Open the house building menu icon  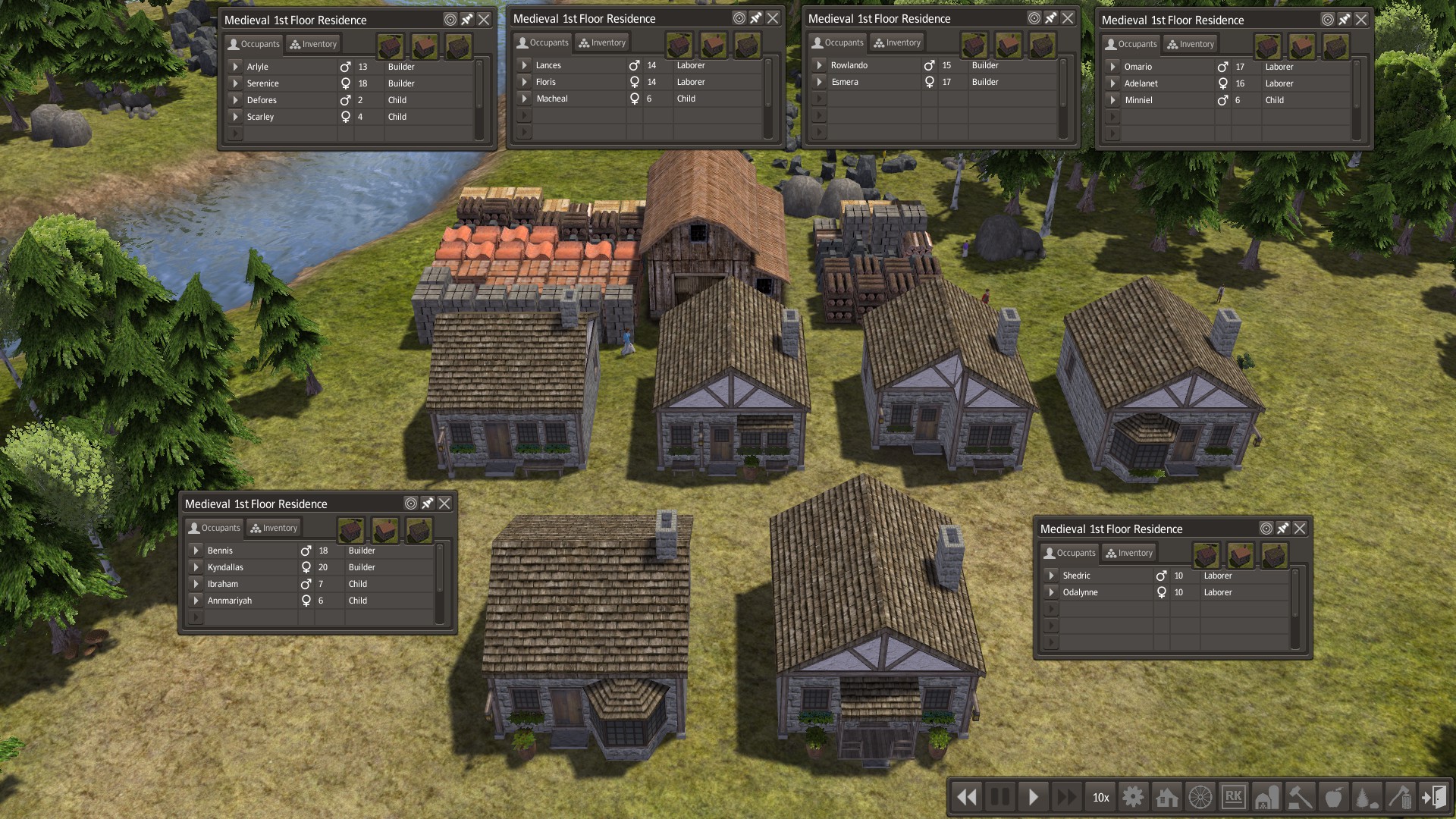click(1167, 797)
